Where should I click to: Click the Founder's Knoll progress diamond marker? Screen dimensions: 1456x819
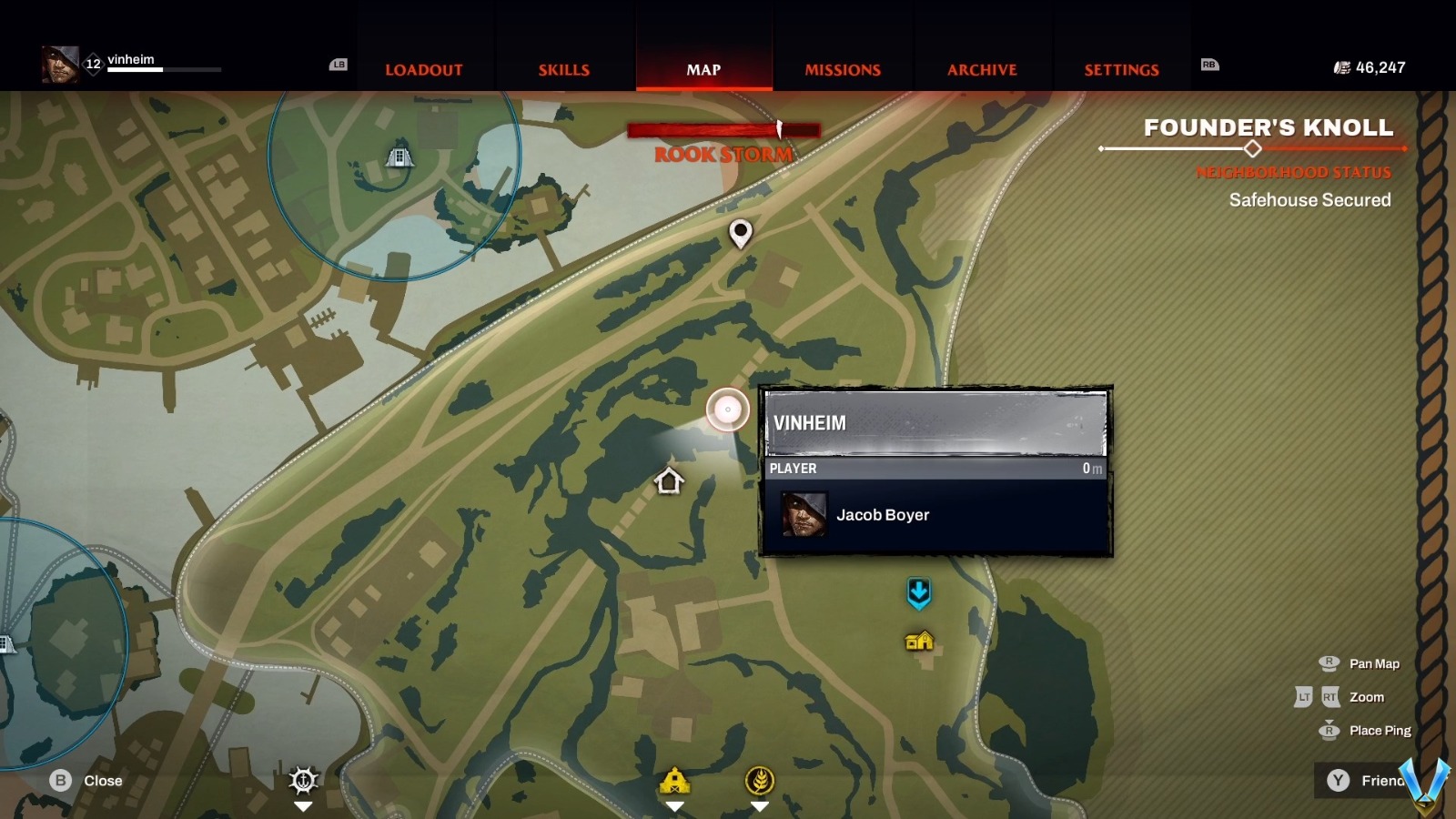point(1253,147)
